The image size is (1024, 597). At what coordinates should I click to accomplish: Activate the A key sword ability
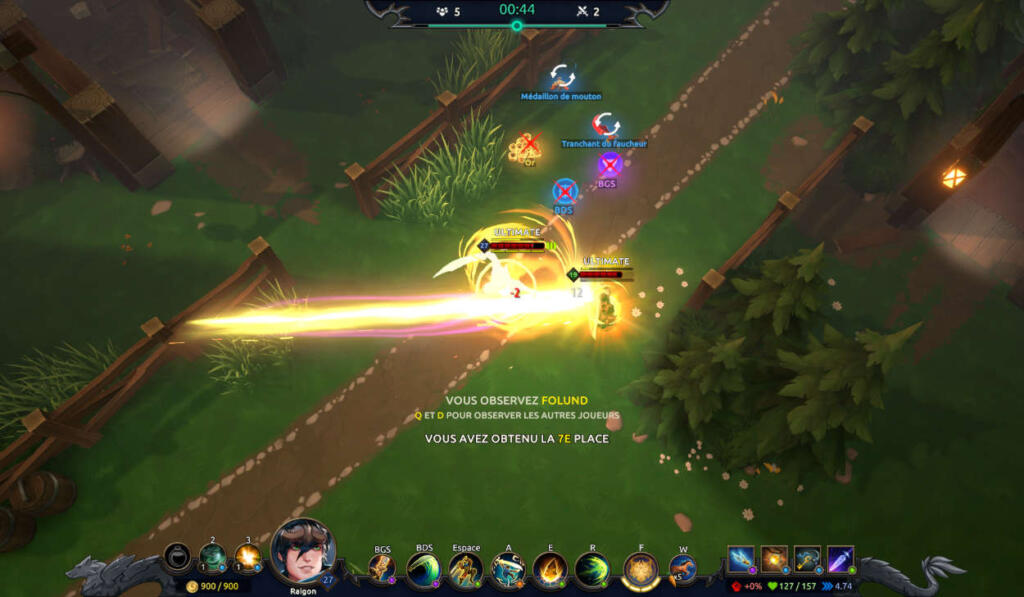tap(508, 569)
